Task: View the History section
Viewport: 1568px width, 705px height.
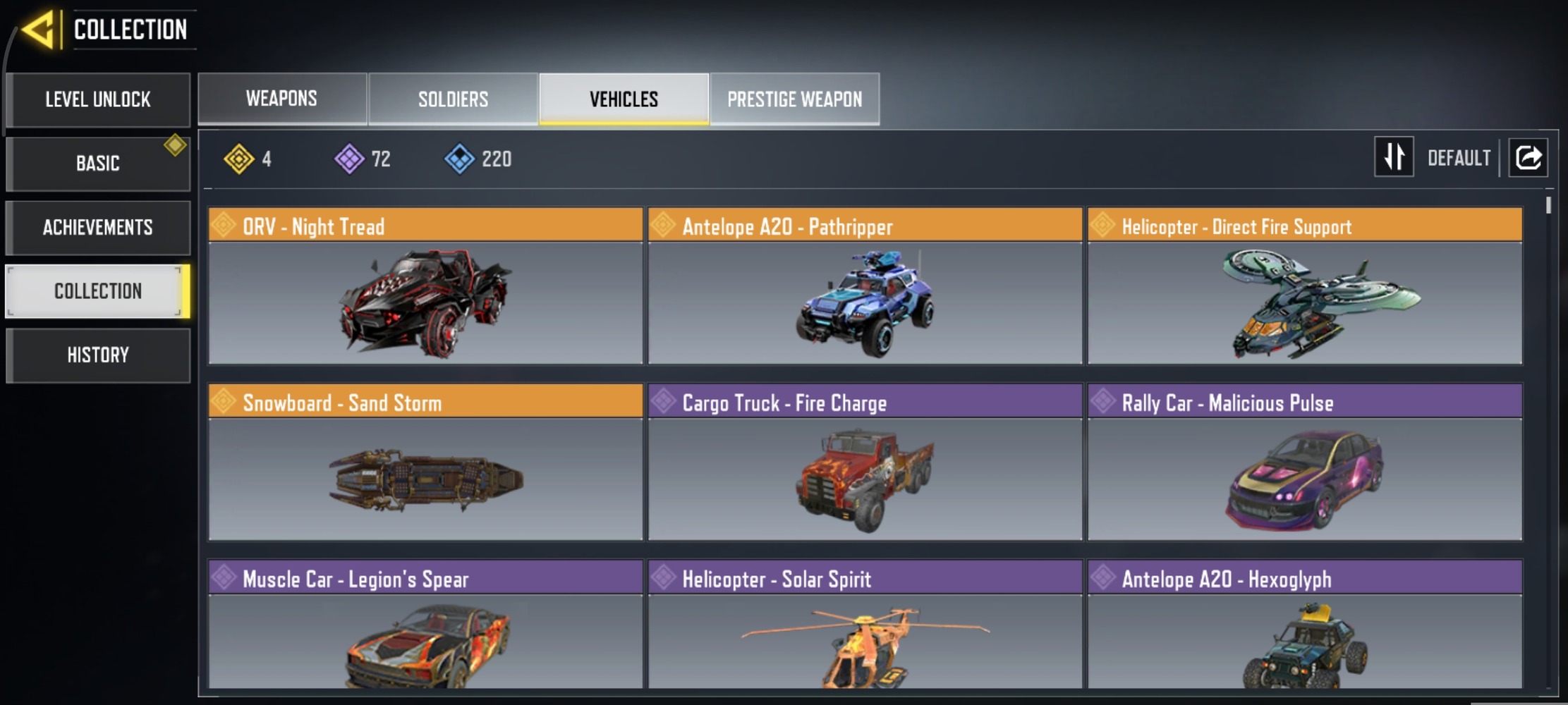Action: pos(98,355)
